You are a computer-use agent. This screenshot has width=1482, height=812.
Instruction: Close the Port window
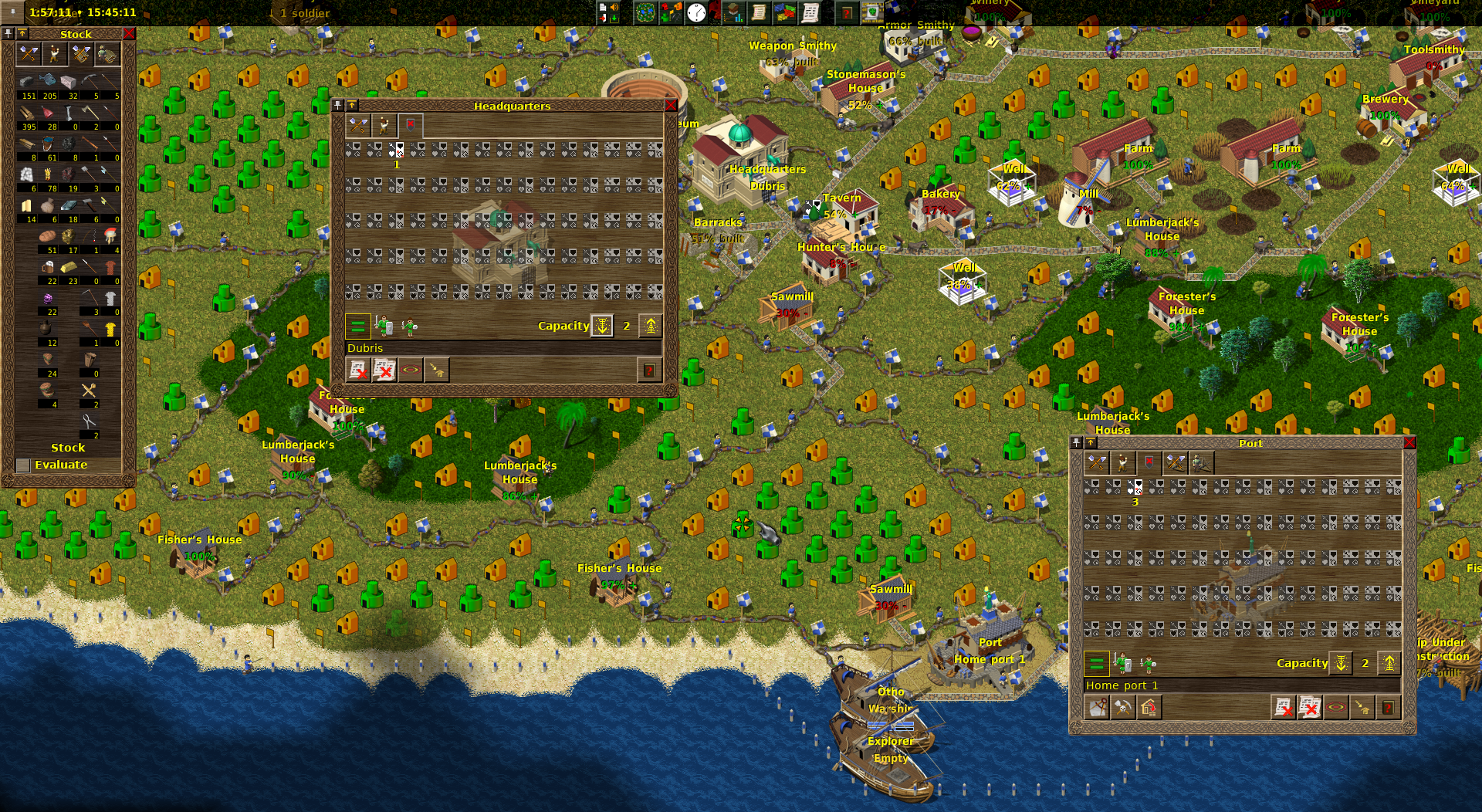tap(1409, 443)
